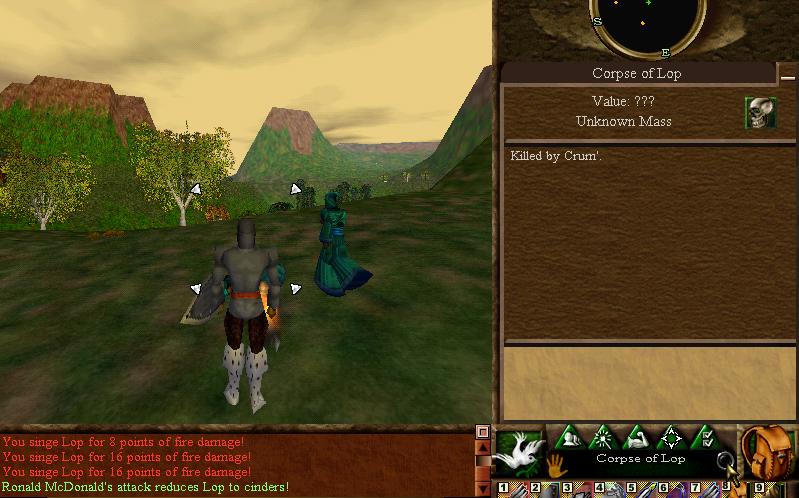Click the orange hand use icon
The height and width of the screenshot is (498, 799).
[x=556, y=465]
